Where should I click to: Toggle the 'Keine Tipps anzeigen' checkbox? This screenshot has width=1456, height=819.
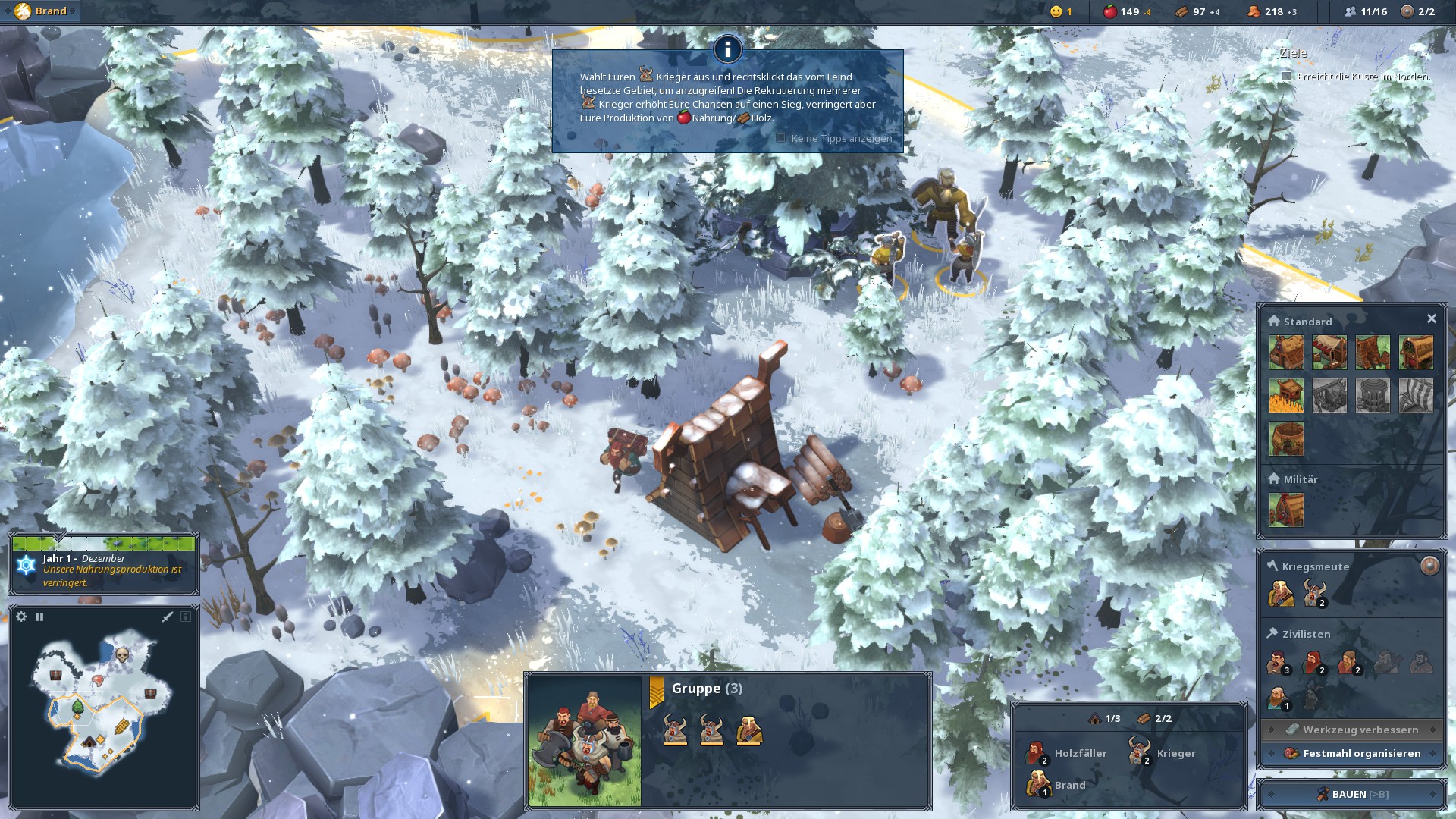[781, 138]
